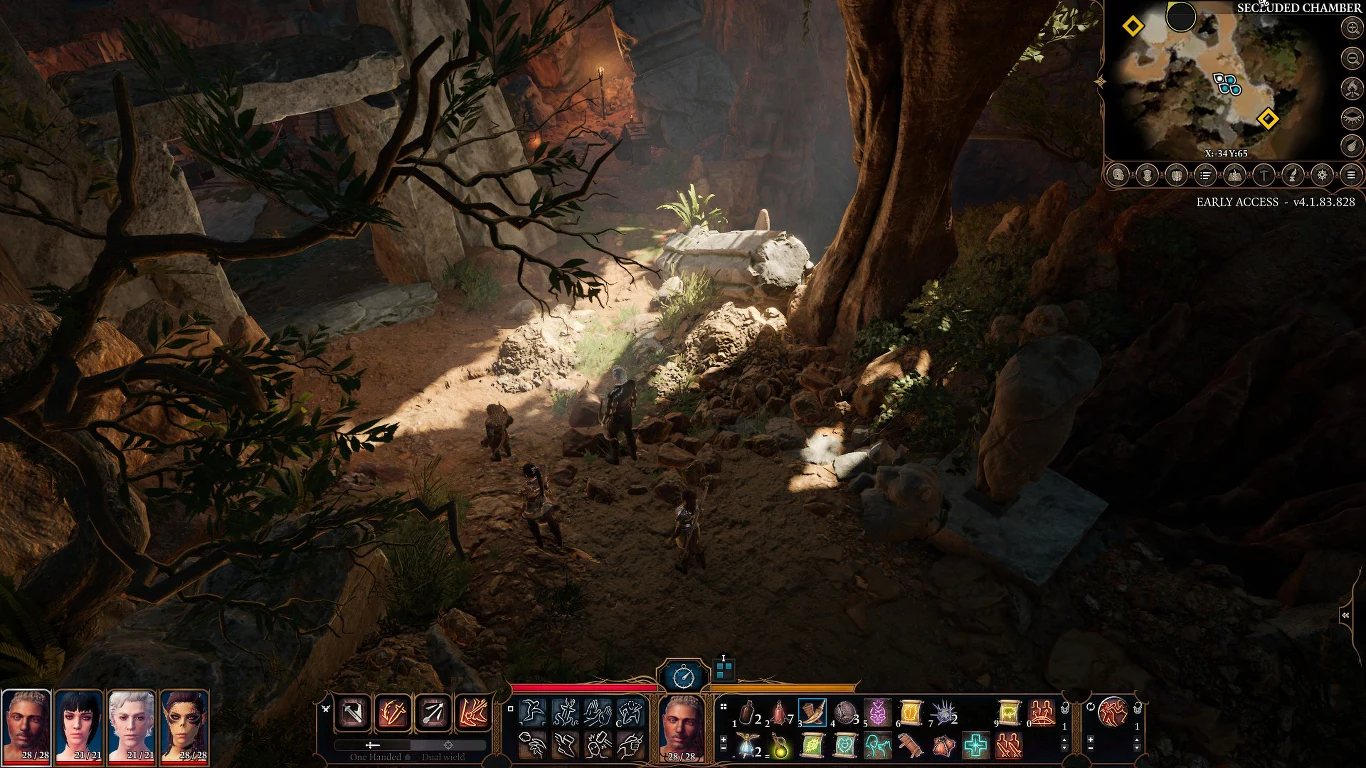The width and height of the screenshot is (1366, 768).
Task: Zoom in on the minimap
Action: (1352, 27)
